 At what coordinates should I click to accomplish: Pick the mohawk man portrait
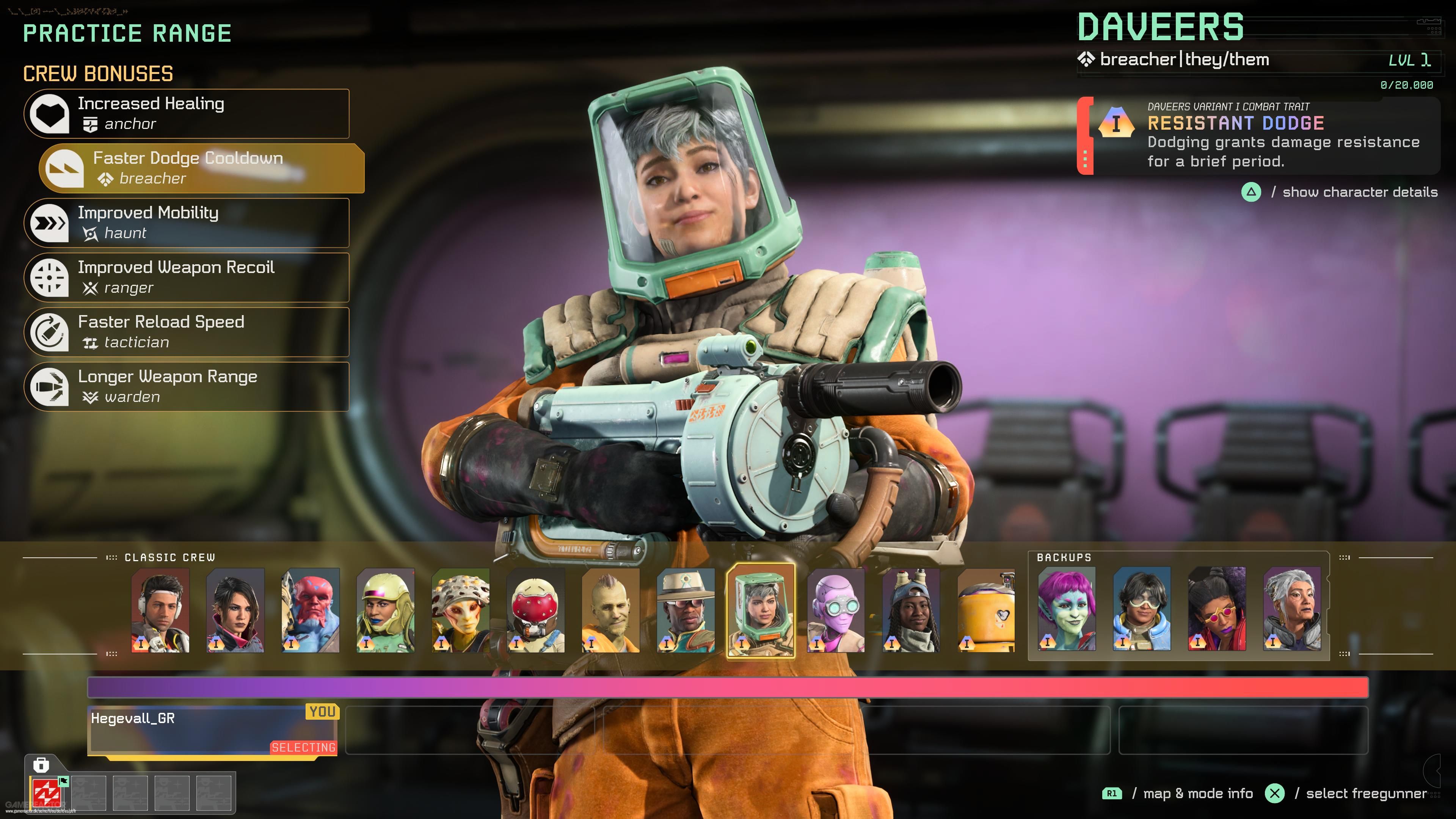611,610
